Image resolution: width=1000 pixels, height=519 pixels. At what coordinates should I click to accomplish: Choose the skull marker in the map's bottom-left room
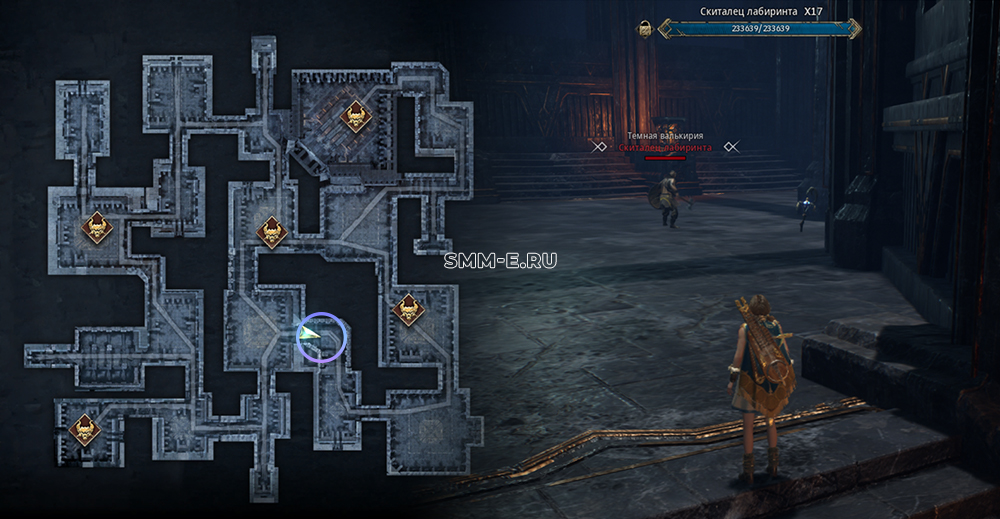pyautogui.click(x=84, y=431)
